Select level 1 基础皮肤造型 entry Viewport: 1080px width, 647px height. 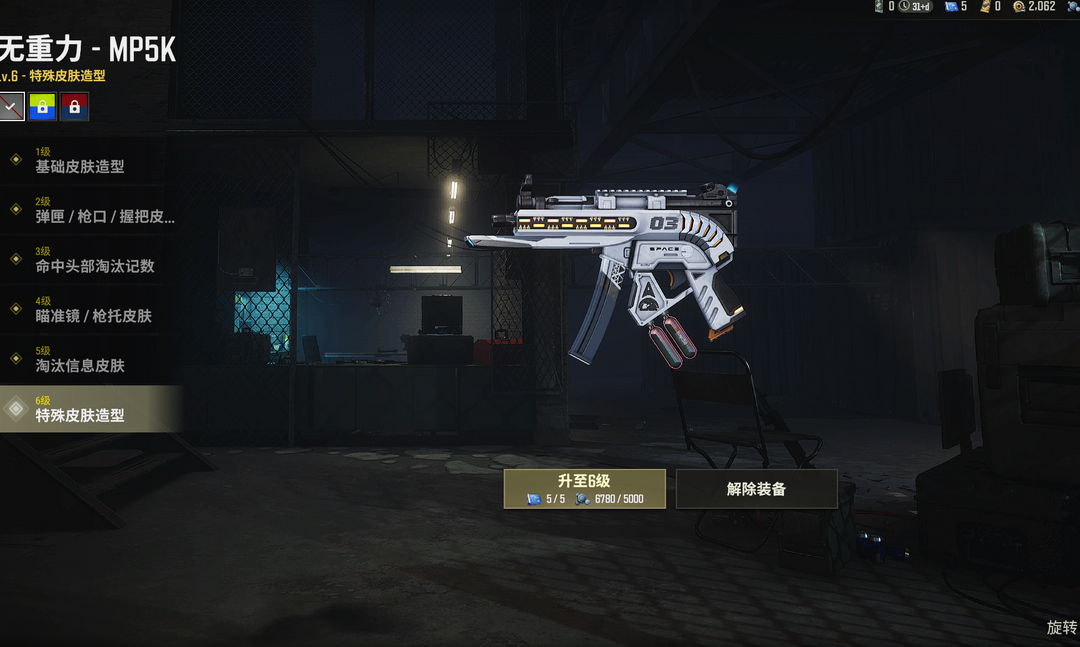(x=90, y=160)
